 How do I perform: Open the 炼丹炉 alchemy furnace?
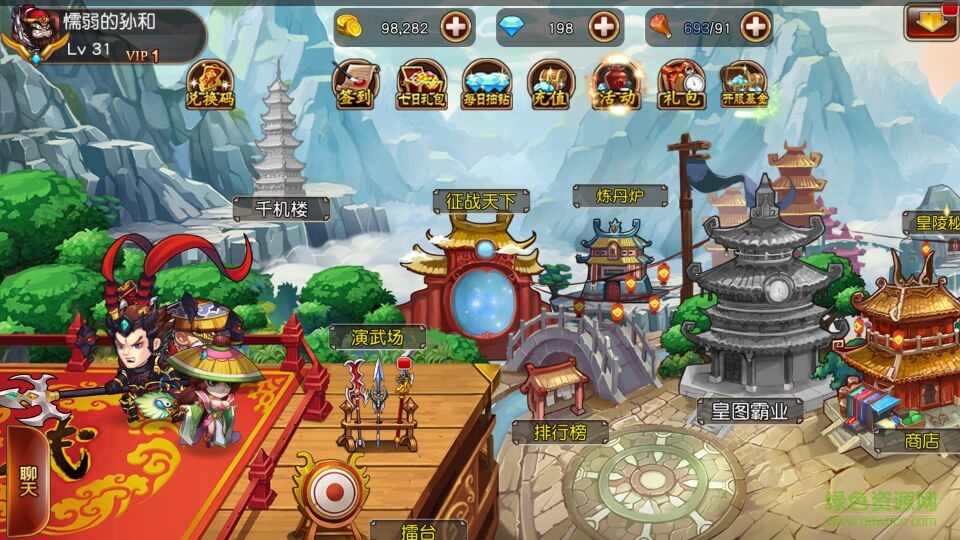click(x=619, y=258)
